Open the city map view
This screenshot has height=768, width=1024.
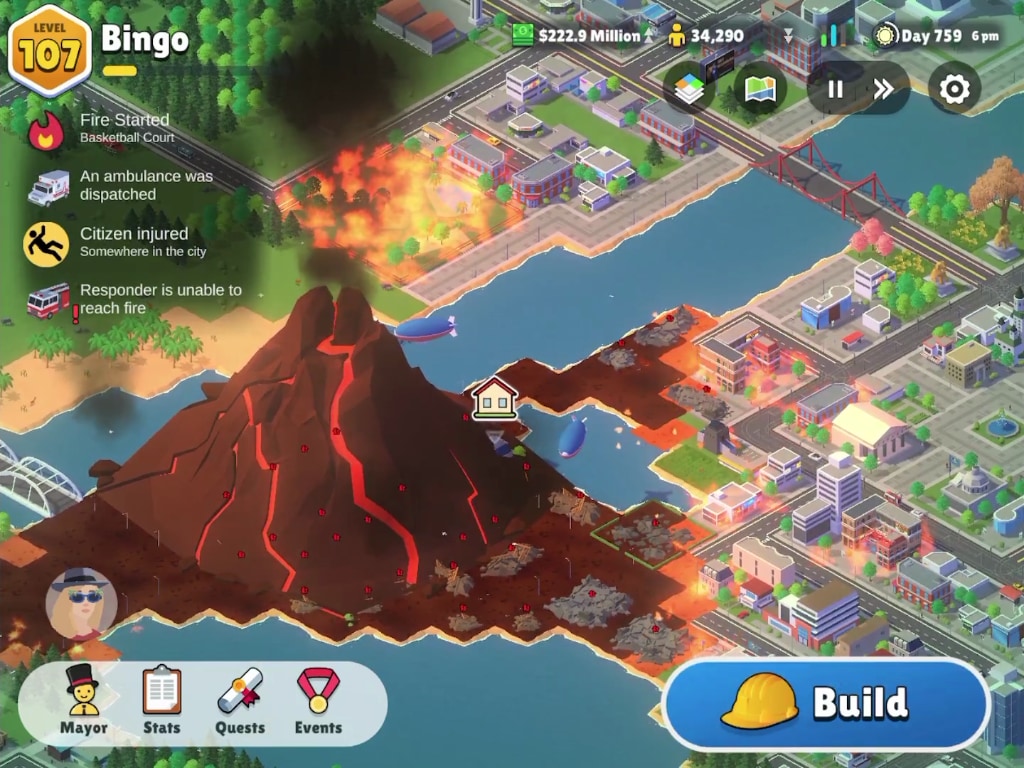[x=761, y=89]
